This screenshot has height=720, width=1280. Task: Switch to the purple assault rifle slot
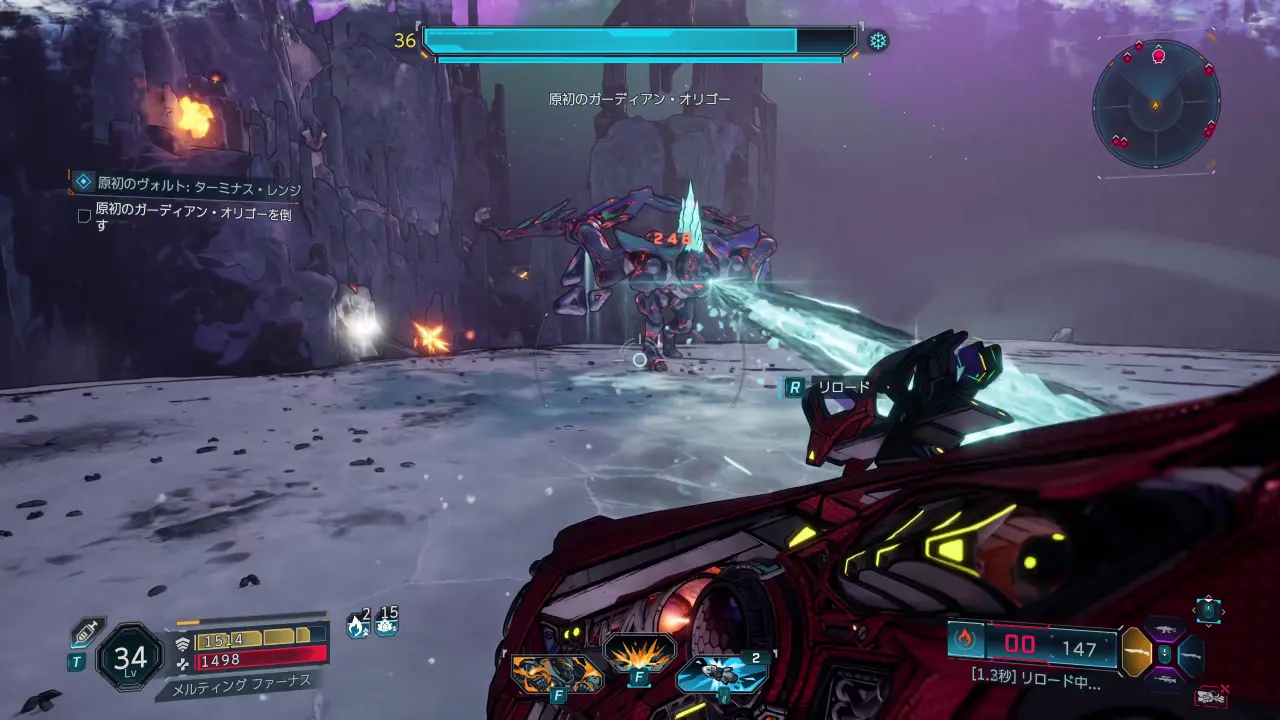1164,628
